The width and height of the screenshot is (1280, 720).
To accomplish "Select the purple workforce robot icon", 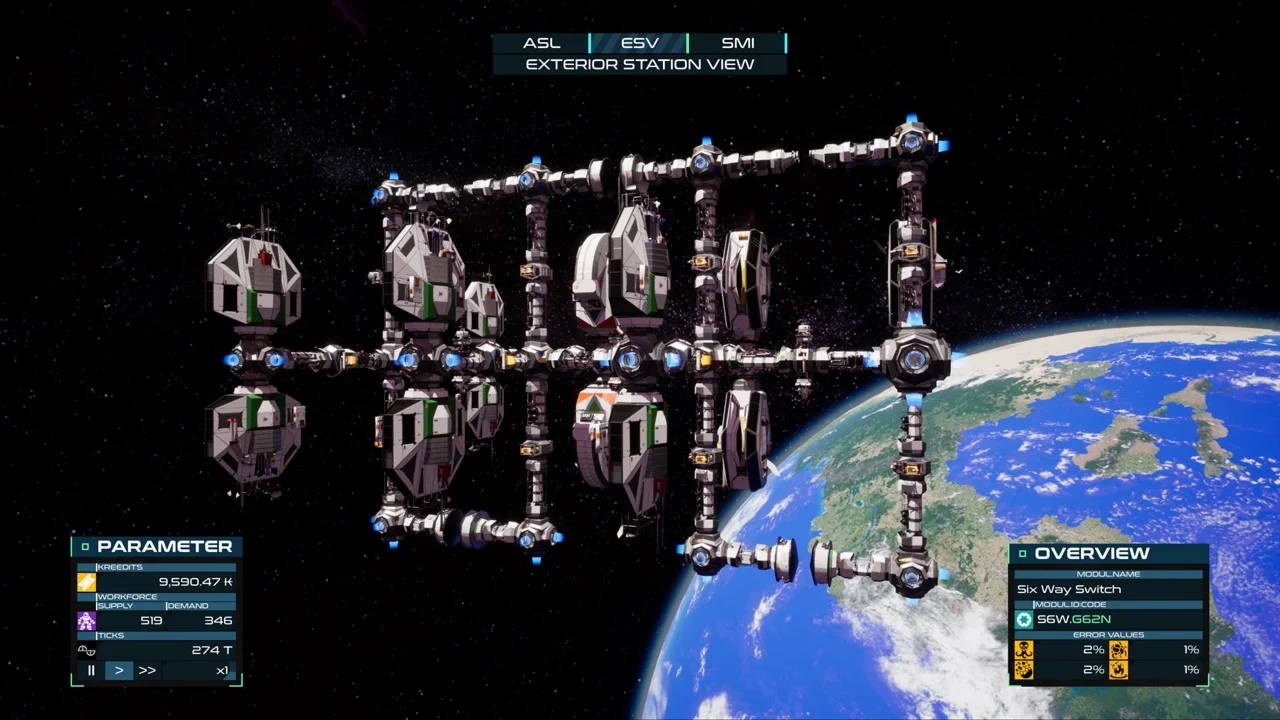I will pos(87,621).
